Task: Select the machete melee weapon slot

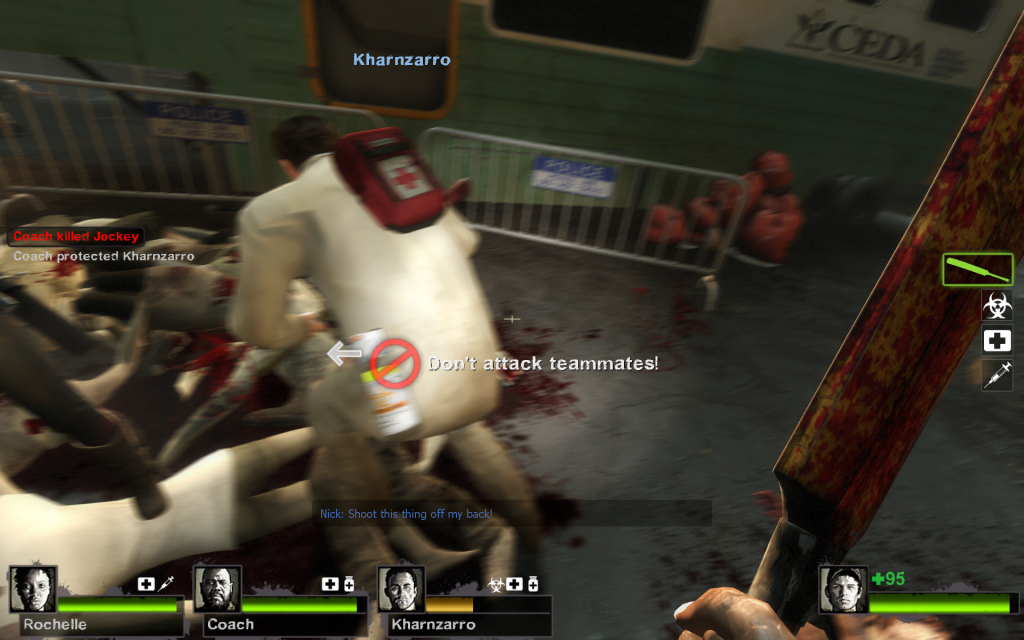Action: (977, 269)
